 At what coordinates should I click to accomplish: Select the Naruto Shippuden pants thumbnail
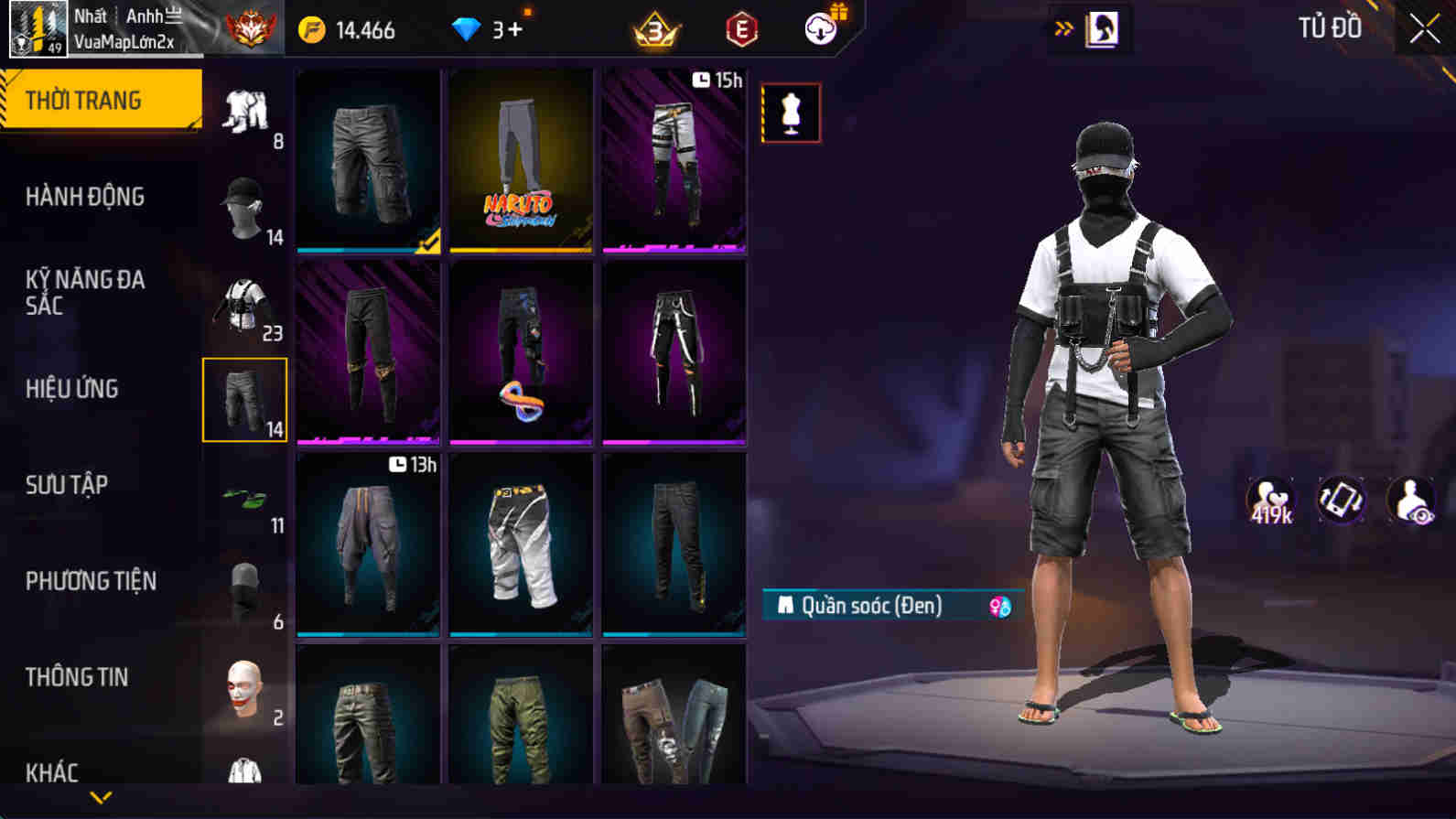point(520,159)
